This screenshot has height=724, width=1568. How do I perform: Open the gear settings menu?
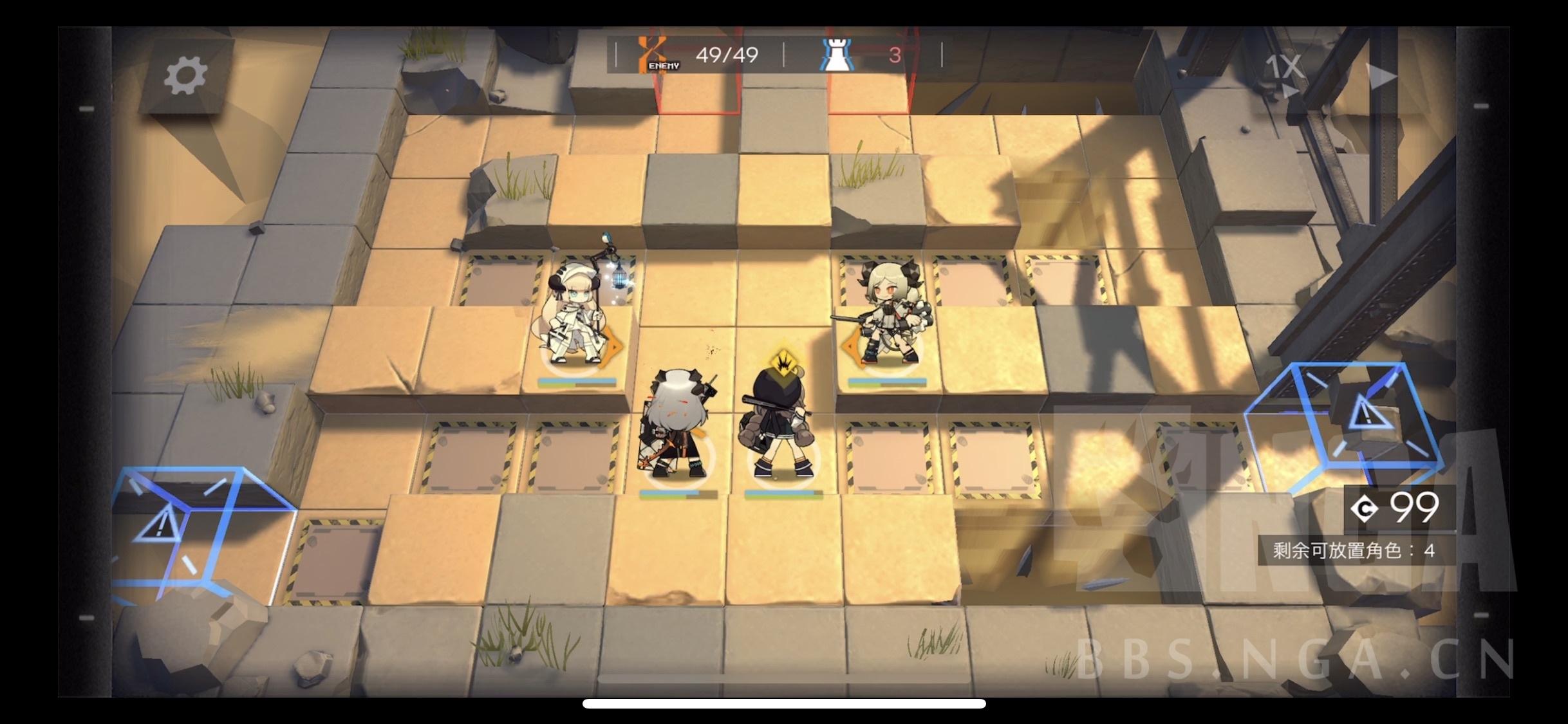tap(185, 76)
